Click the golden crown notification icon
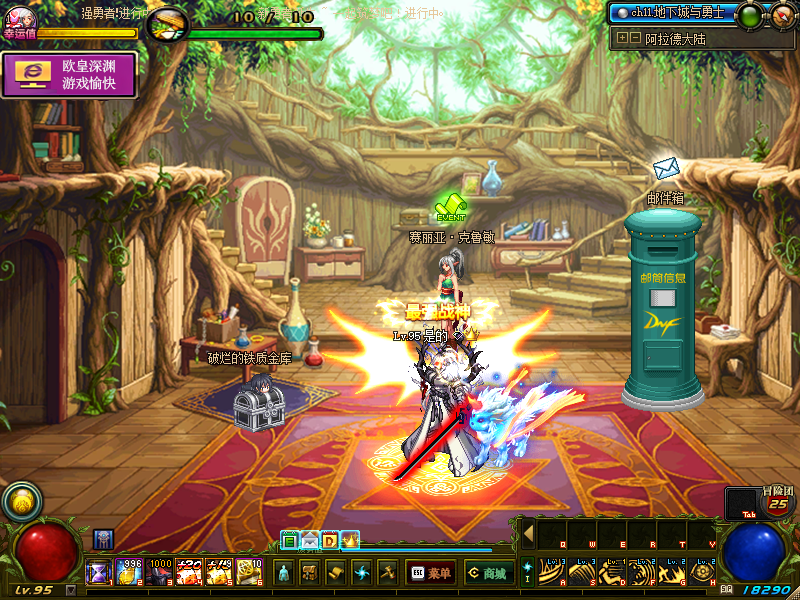The width and height of the screenshot is (800, 600). (x=351, y=541)
